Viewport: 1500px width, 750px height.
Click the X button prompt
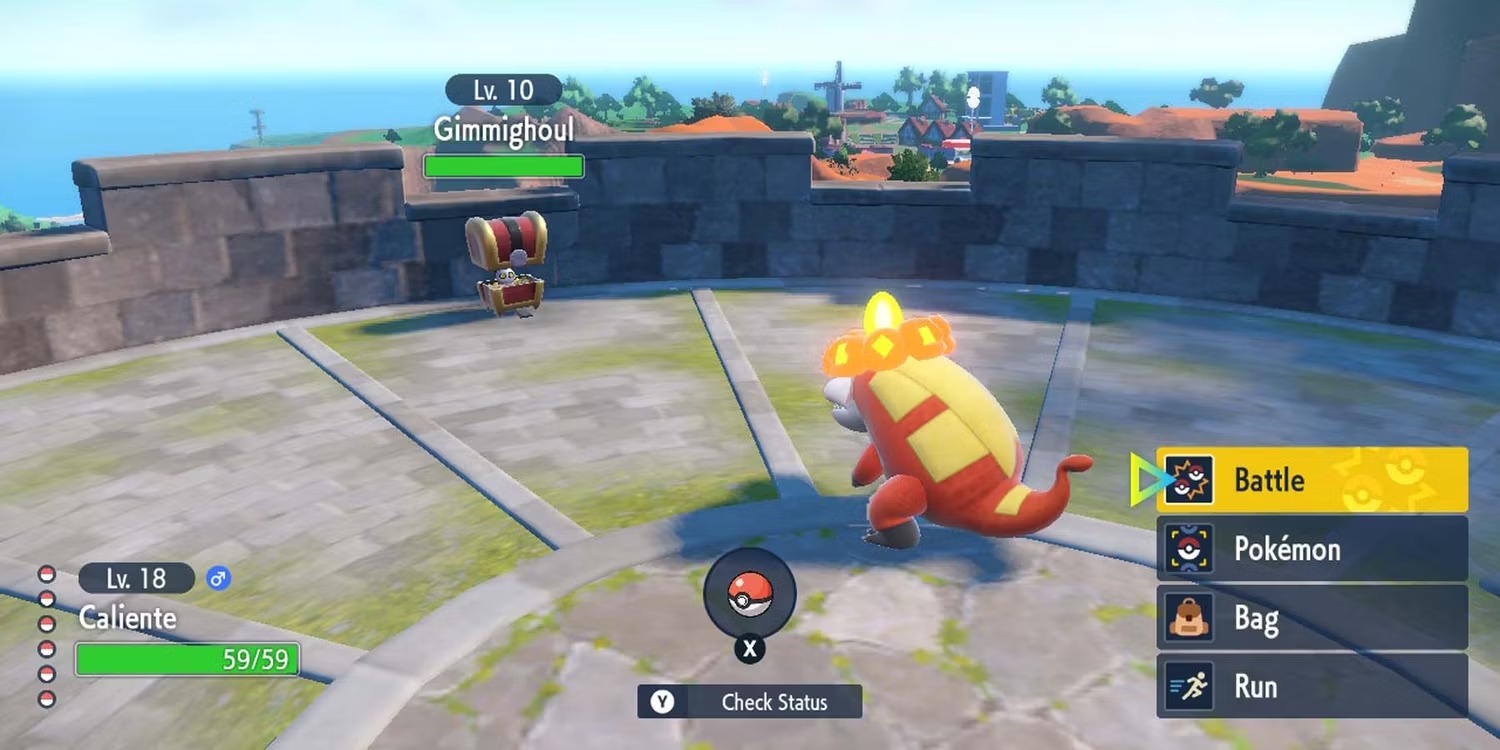750,650
